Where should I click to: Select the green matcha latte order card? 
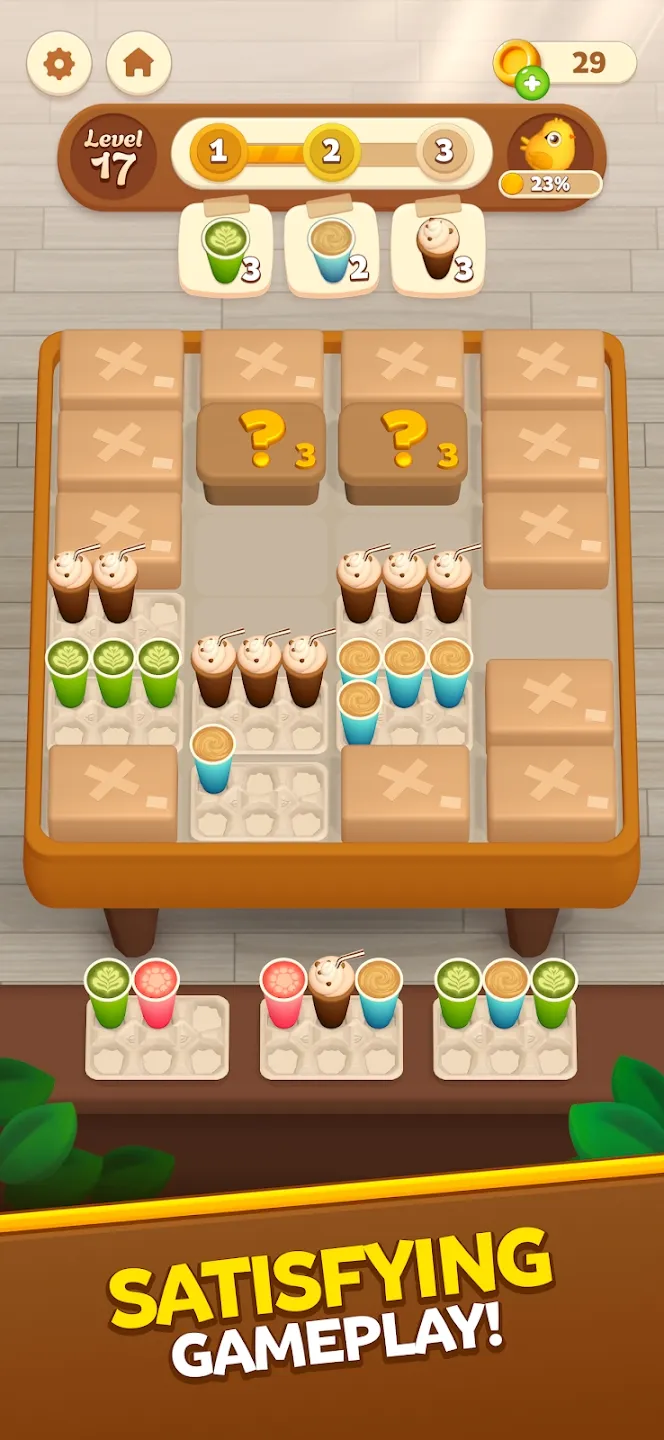coord(226,250)
